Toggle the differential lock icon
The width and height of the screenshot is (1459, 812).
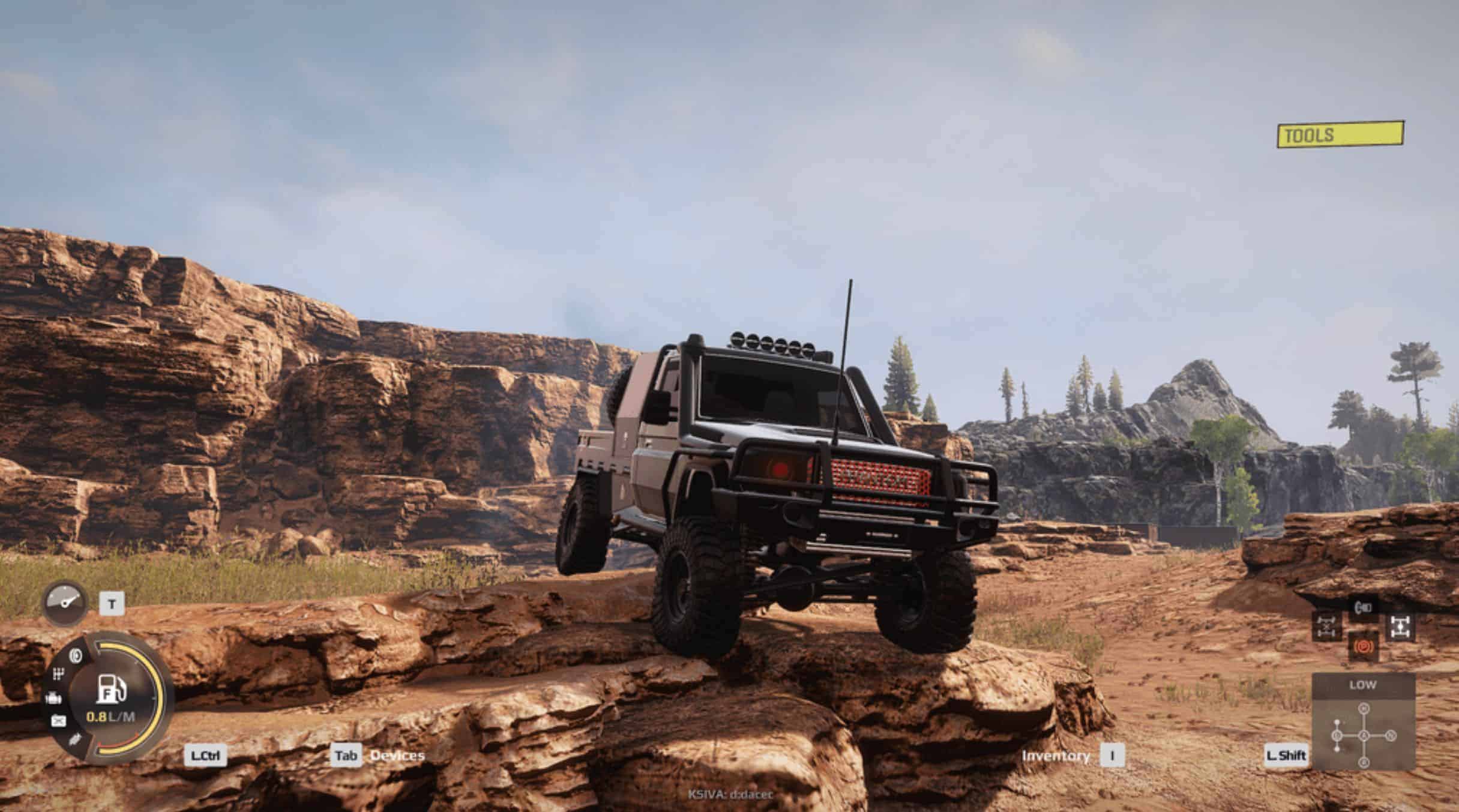pos(1326,627)
